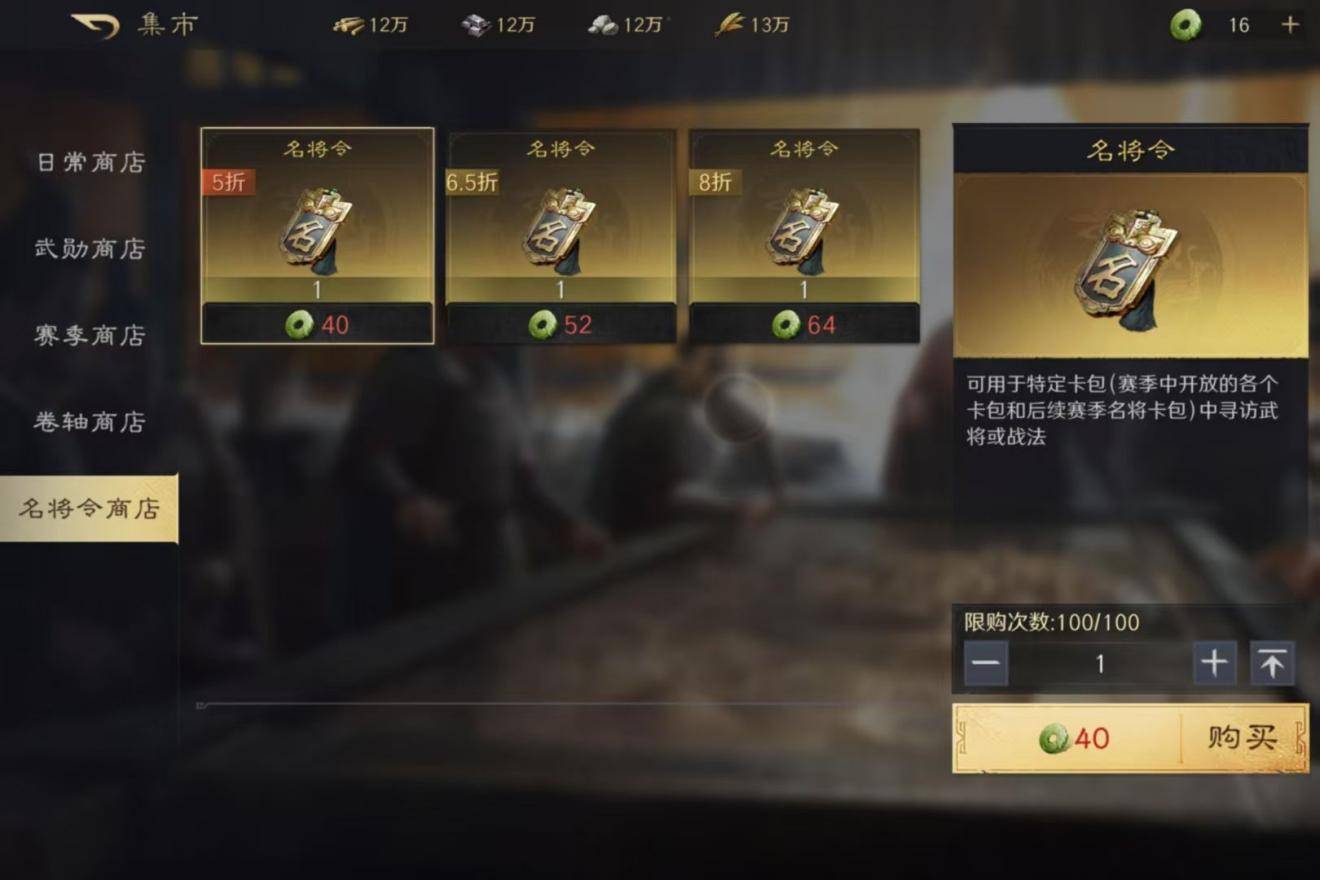
Task: Switch to the 日常商店 tab
Action: pyautogui.click(x=90, y=162)
